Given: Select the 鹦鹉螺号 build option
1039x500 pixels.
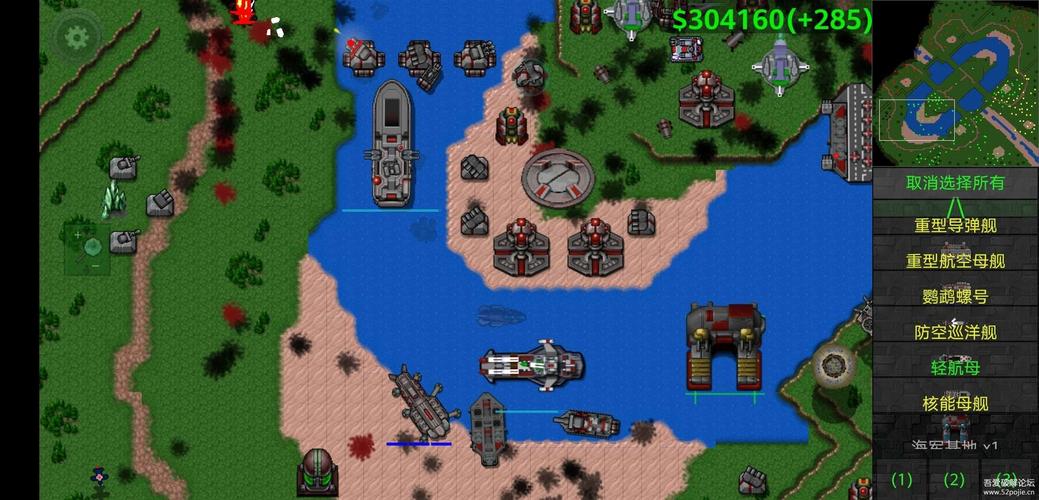Looking at the screenshot, I should (955, 296).
